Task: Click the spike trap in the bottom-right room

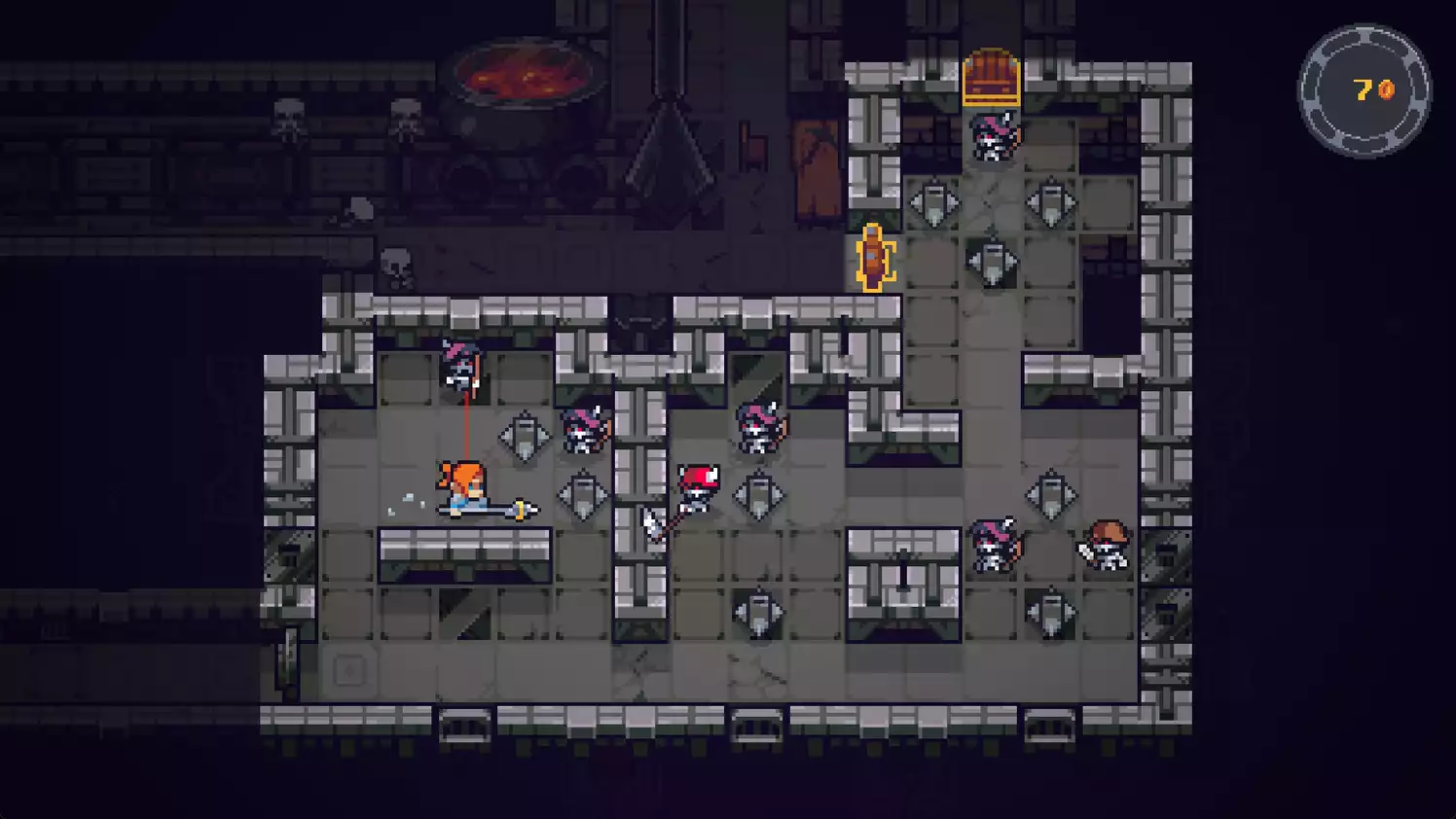Action: pyautogui.click(x=1050, y=613)
